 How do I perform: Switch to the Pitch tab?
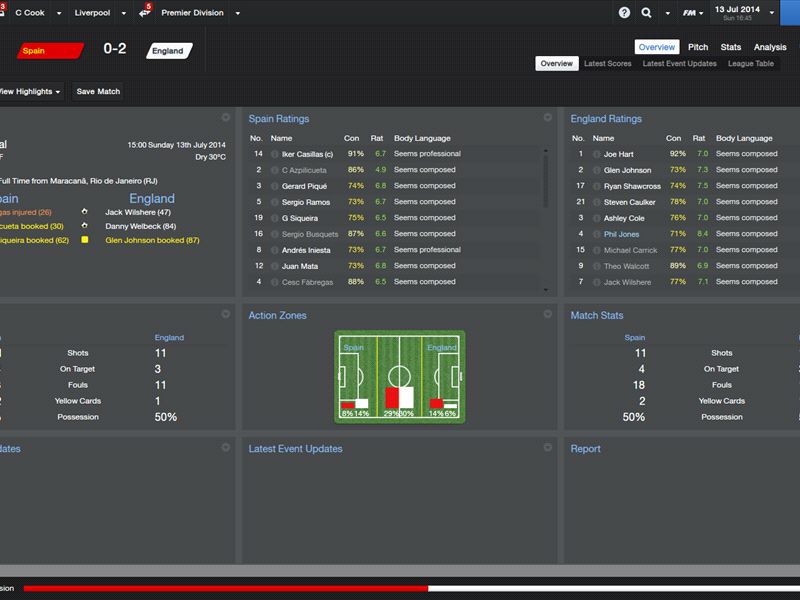point(698,47)
